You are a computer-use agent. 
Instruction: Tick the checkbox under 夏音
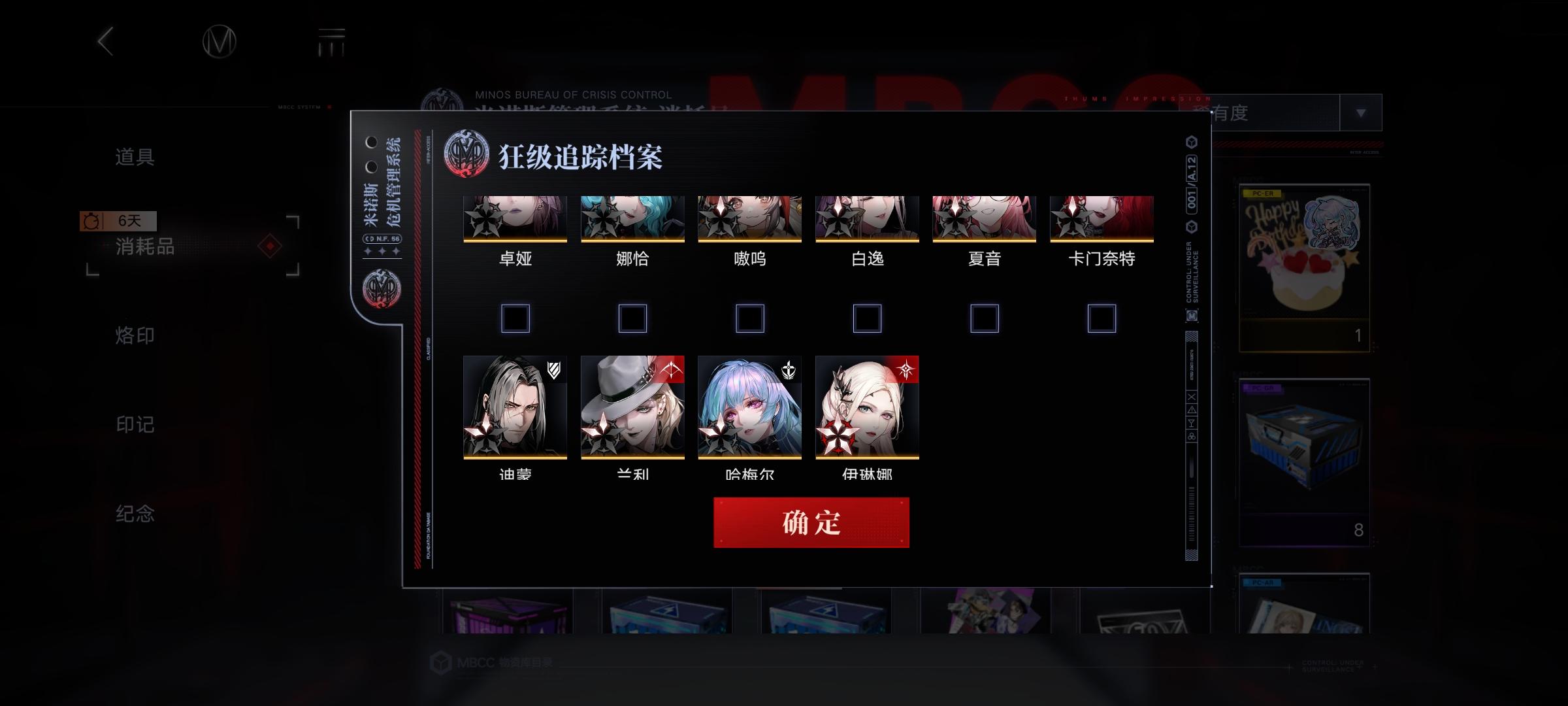tap(985, 318)
